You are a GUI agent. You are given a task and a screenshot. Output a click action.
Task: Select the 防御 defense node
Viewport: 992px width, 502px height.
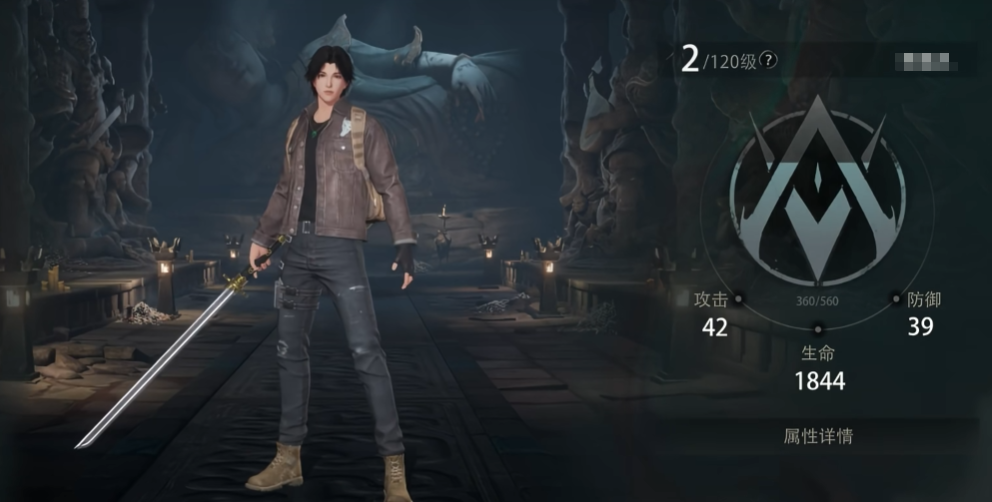tap(896, 298)
